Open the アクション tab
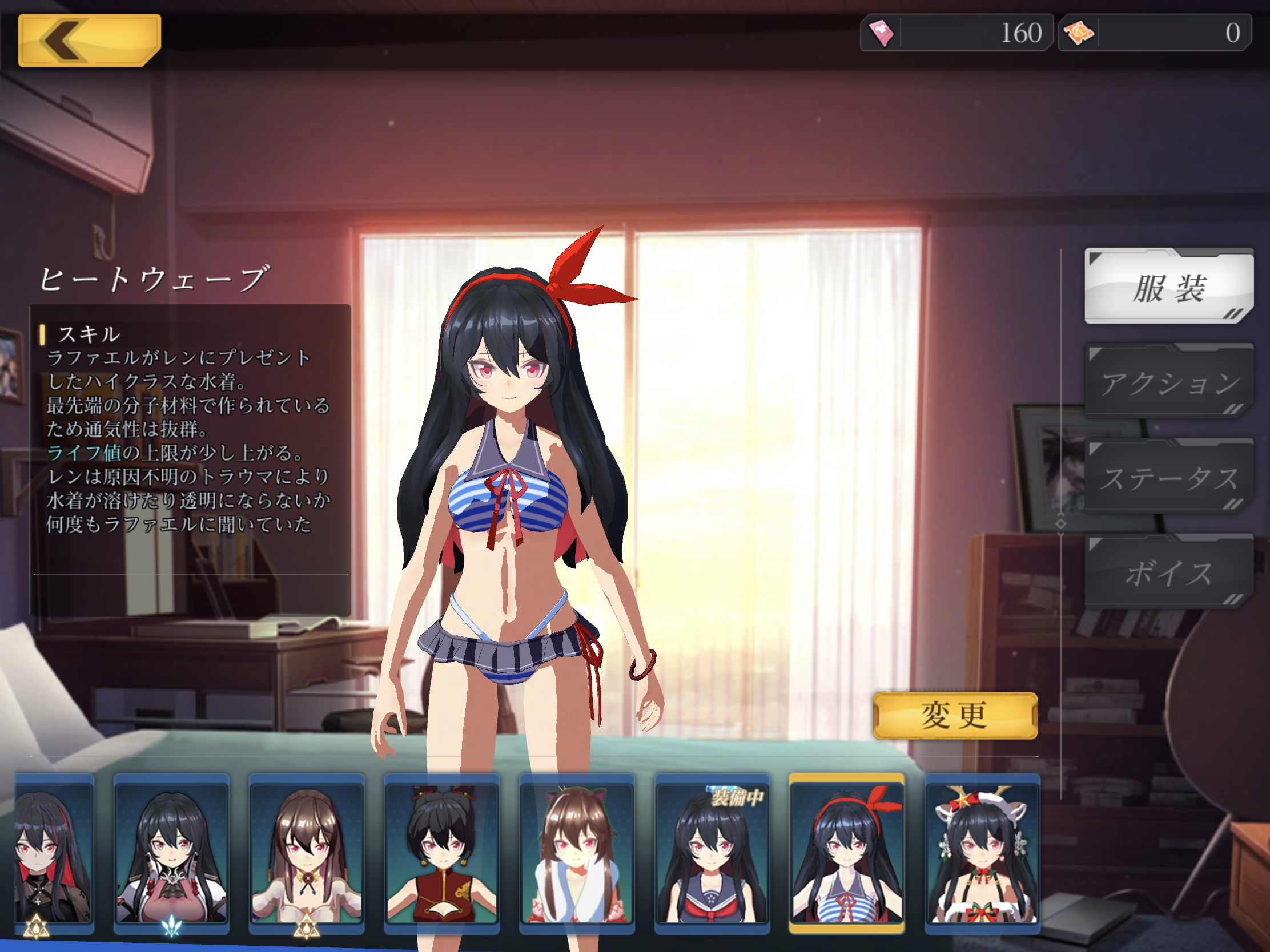This screenshot has width=1270, height=952. [x=1168, y=382]
